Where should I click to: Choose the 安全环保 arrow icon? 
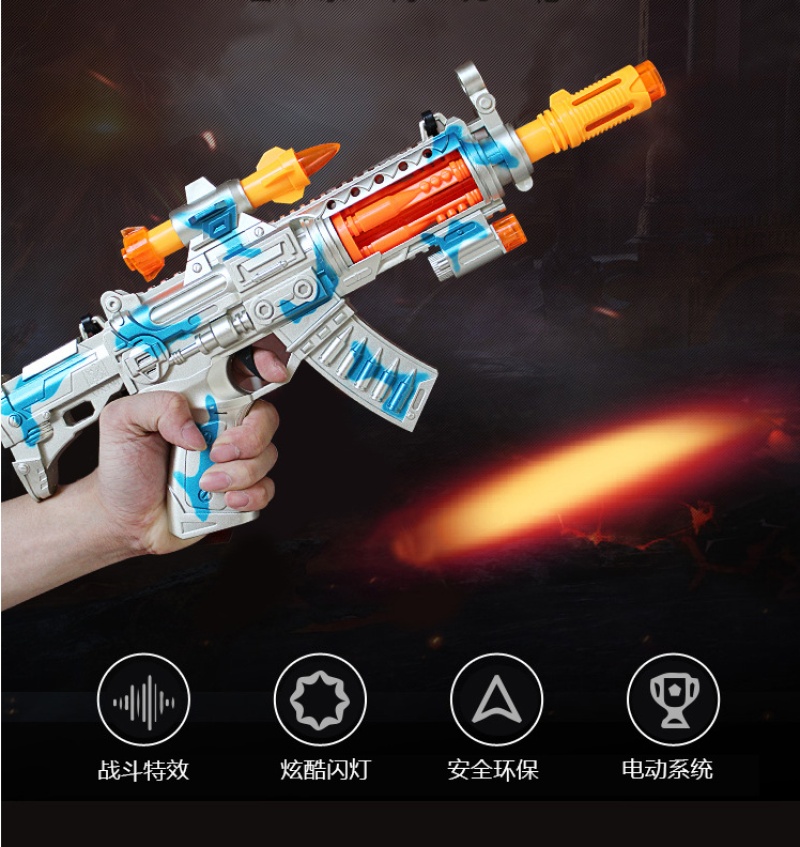pos(496,700)
